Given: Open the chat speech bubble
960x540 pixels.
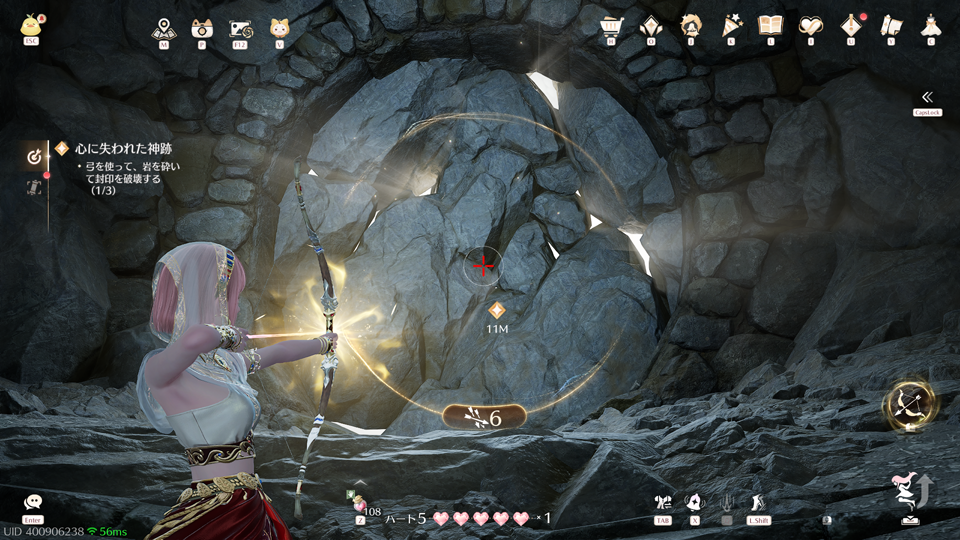Looking at the screenshot, I should point(33,502).
